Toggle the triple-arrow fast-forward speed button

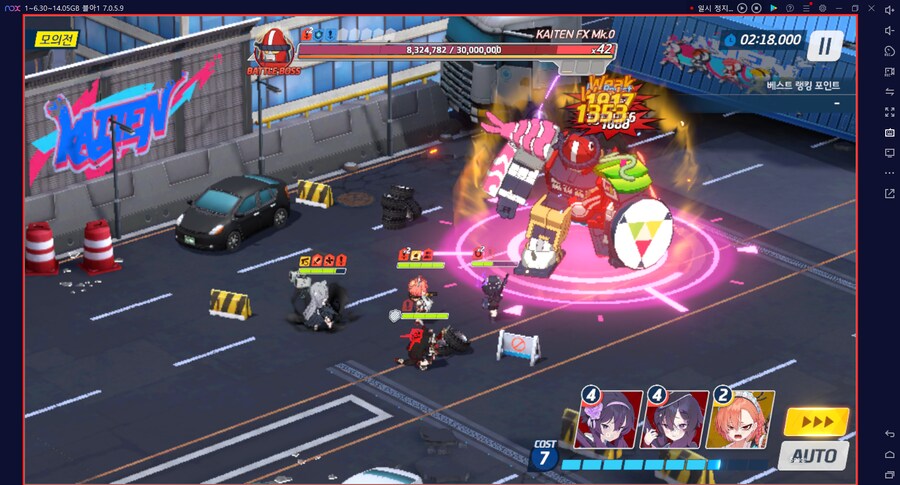[x=816, y=421]
